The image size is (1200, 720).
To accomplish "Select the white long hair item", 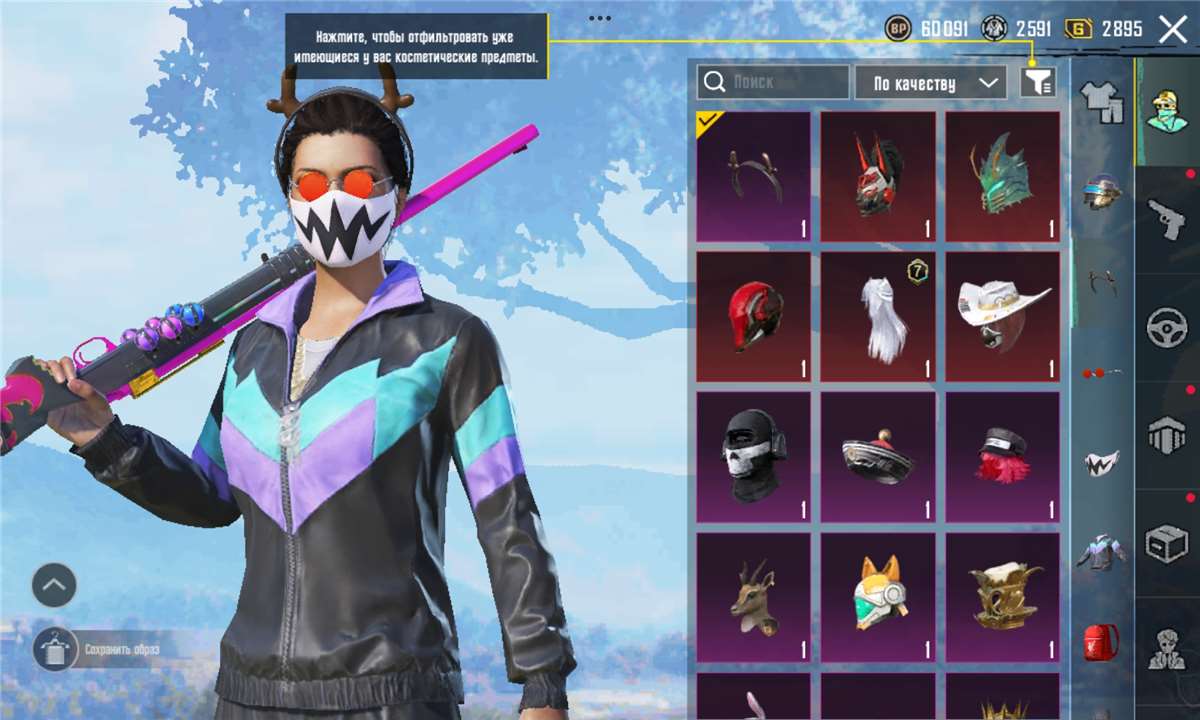I will pyautogui.click(x=878, y=316).
